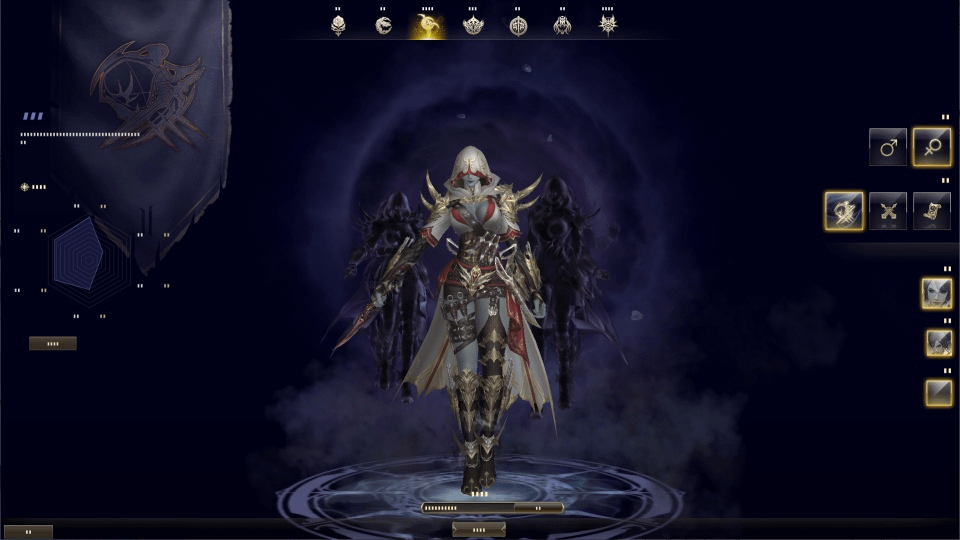
Task: Choose the crescent moon race emblem
Action: point(428,25)
